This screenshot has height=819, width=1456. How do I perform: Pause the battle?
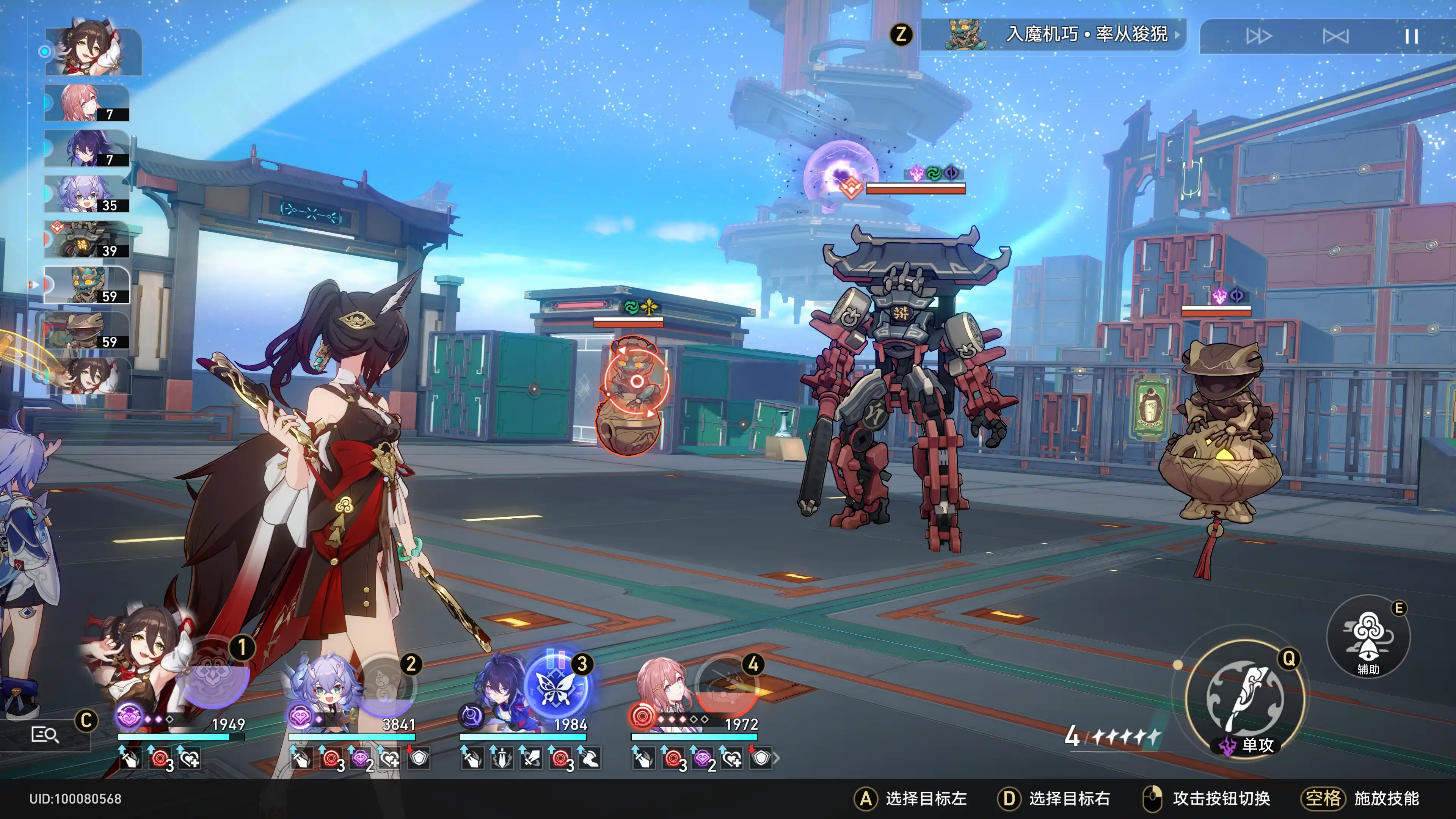coord(1411,37)
